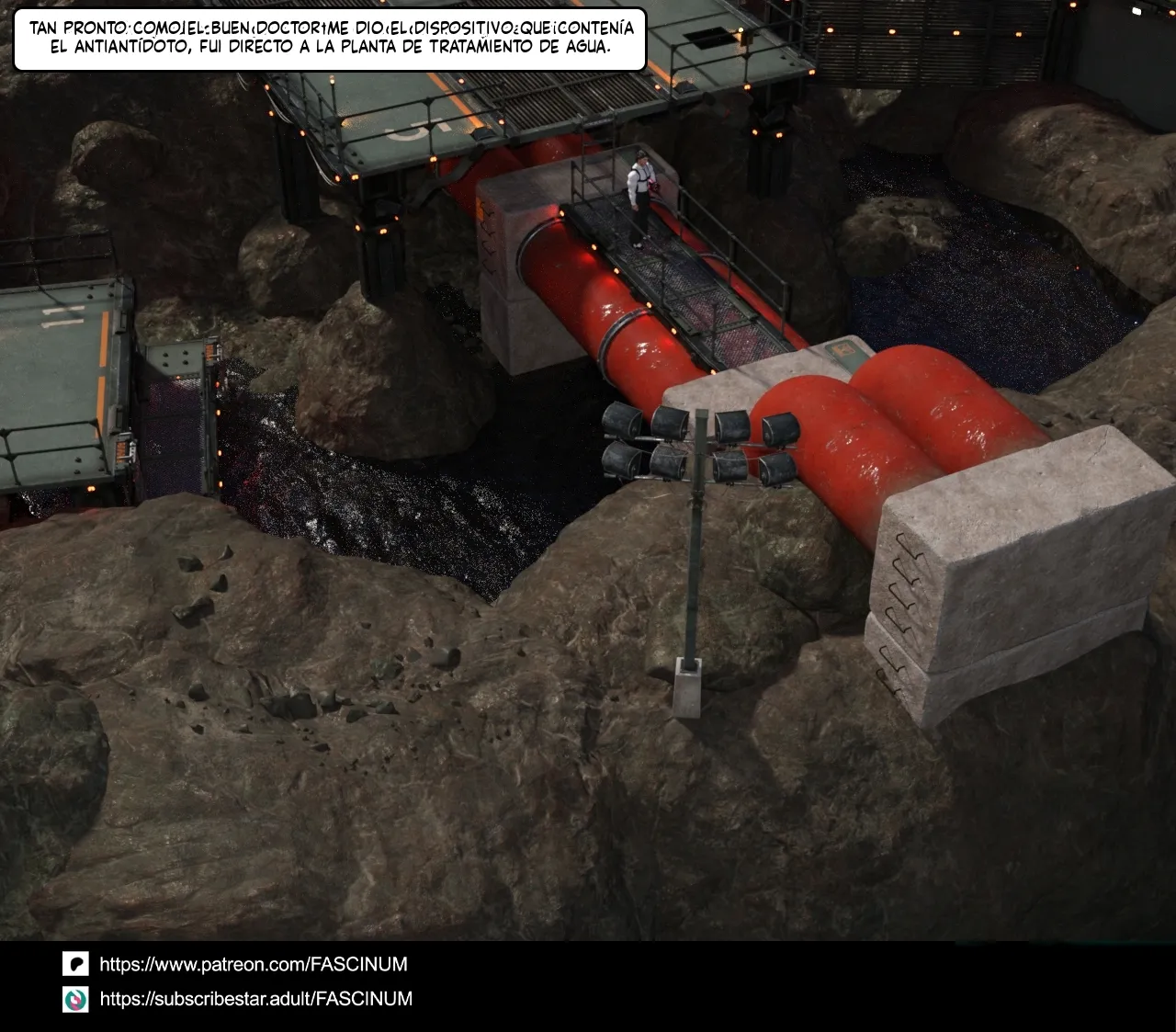Open the SubscribeStar FASCINUM link

(255, 999)
